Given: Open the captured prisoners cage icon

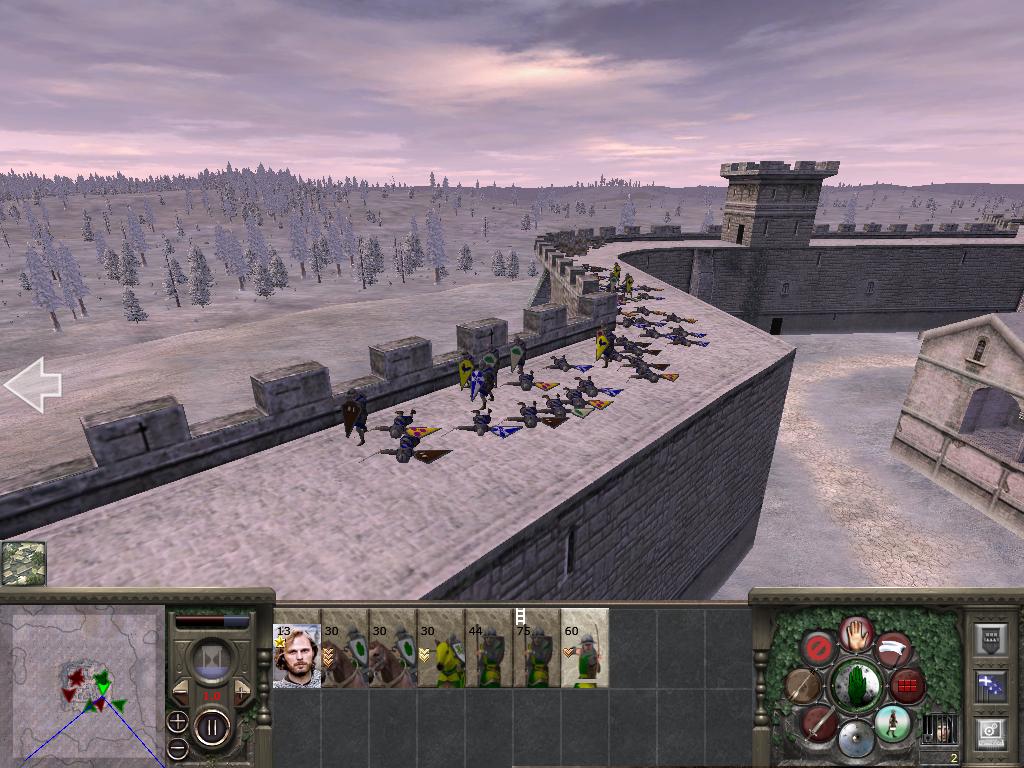Looking at the screenshot, I should pyautogui.click(x=938, y=728).
